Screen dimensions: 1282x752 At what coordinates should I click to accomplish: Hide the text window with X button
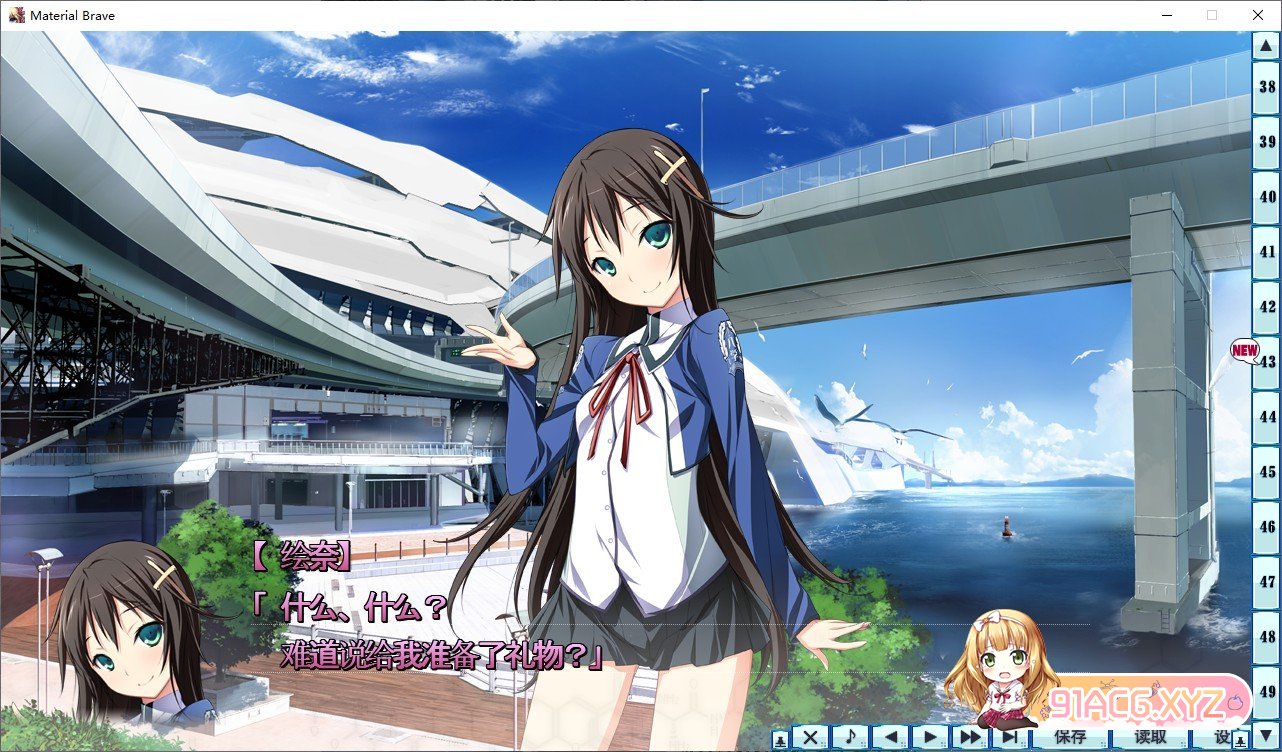(x=811, y=738)
